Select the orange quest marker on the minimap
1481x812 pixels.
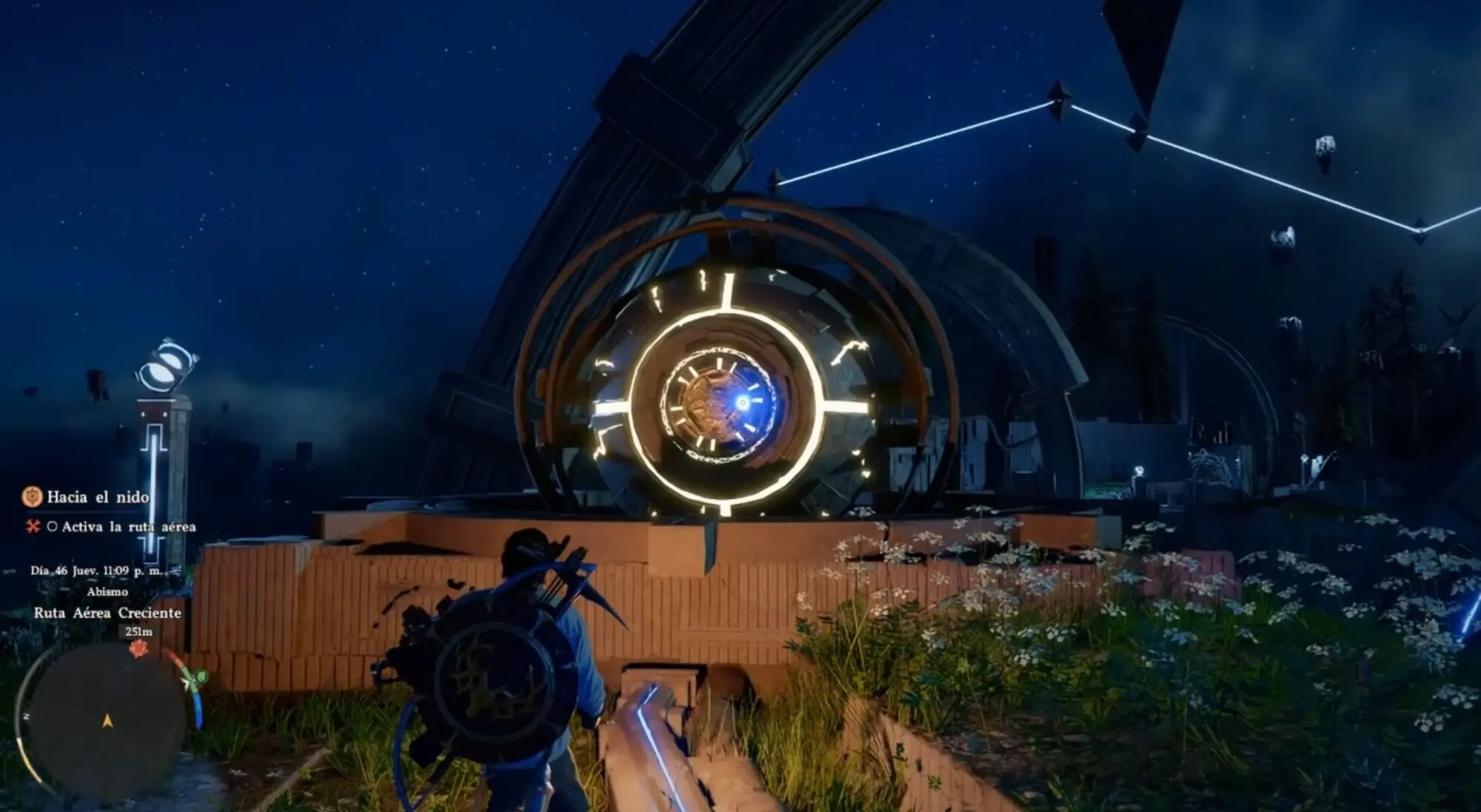pyautogui.click(x=138, y=649)
